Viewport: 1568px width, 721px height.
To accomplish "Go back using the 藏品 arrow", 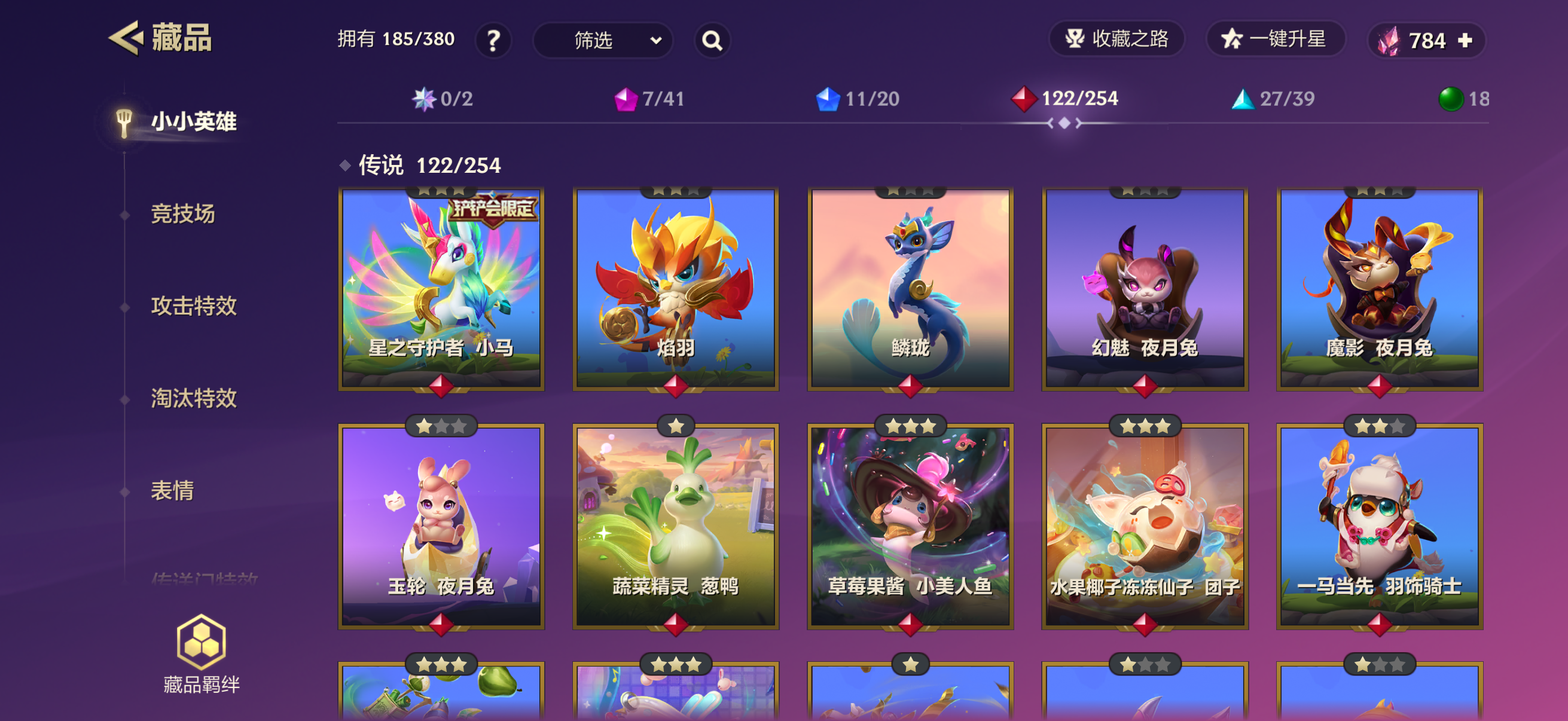I will pyautogui.click(x=127, y=38).
